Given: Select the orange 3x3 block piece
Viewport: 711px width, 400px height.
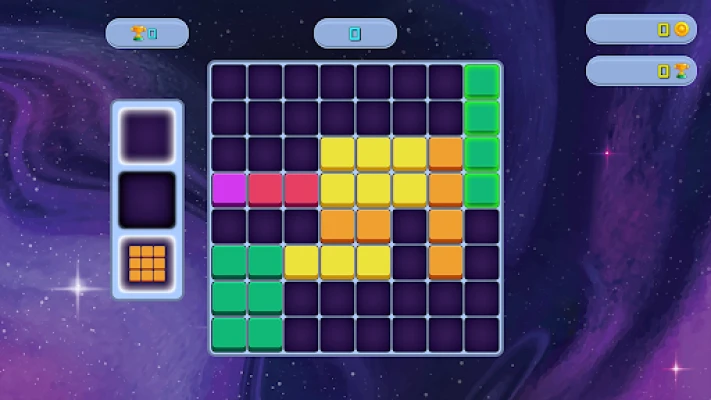Looking at the screenshot, I should (147, 262).
